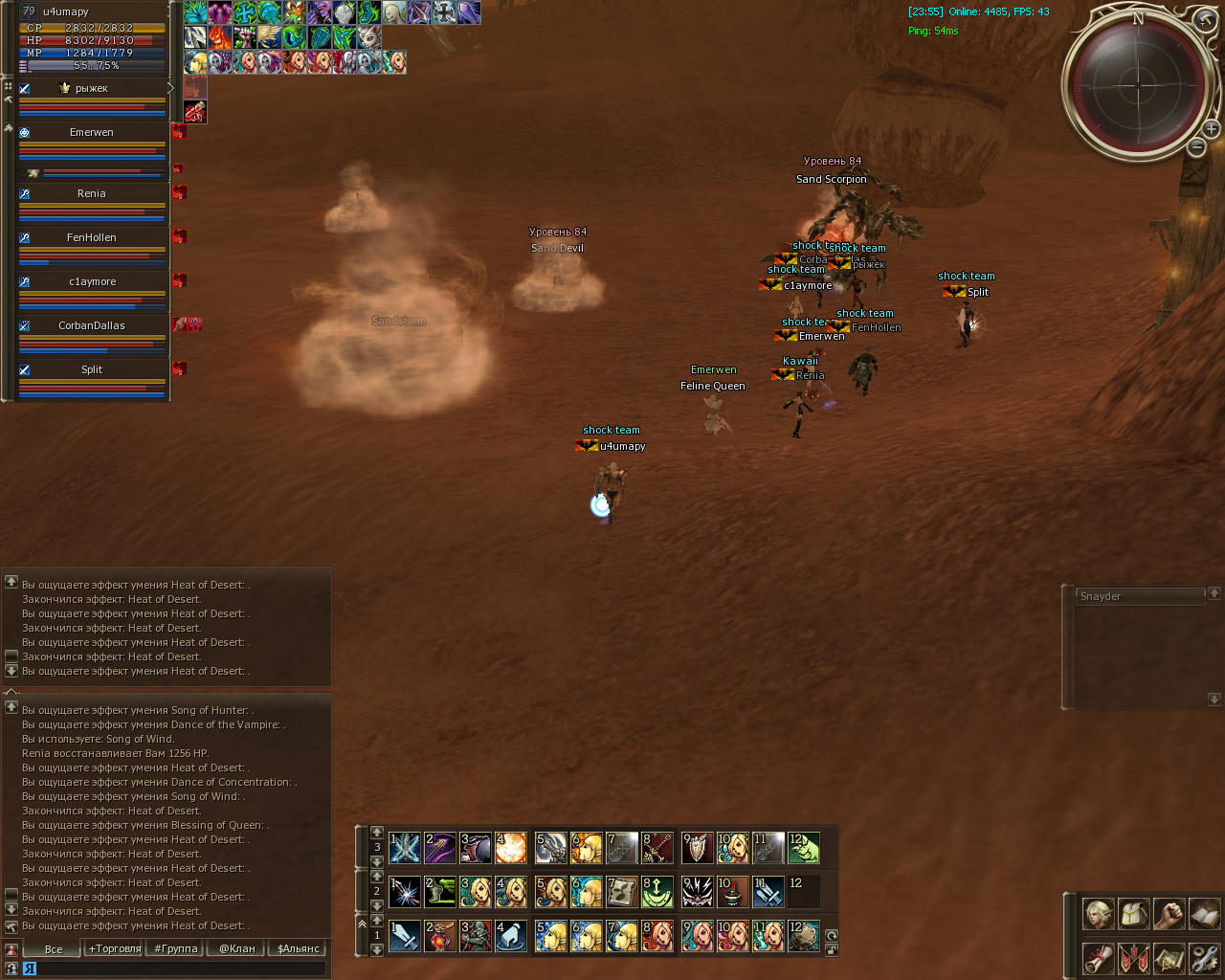Open the system menu wrench icon
Image resolution: width=1225 pixels, height=980 pixels.
click(x=1204, y=958)
